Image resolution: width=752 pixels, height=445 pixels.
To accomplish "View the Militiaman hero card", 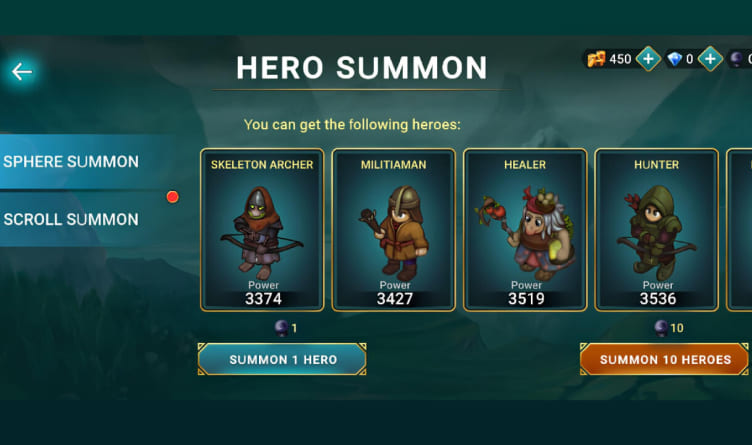I will pyautogui.click(x=393, y=230).
